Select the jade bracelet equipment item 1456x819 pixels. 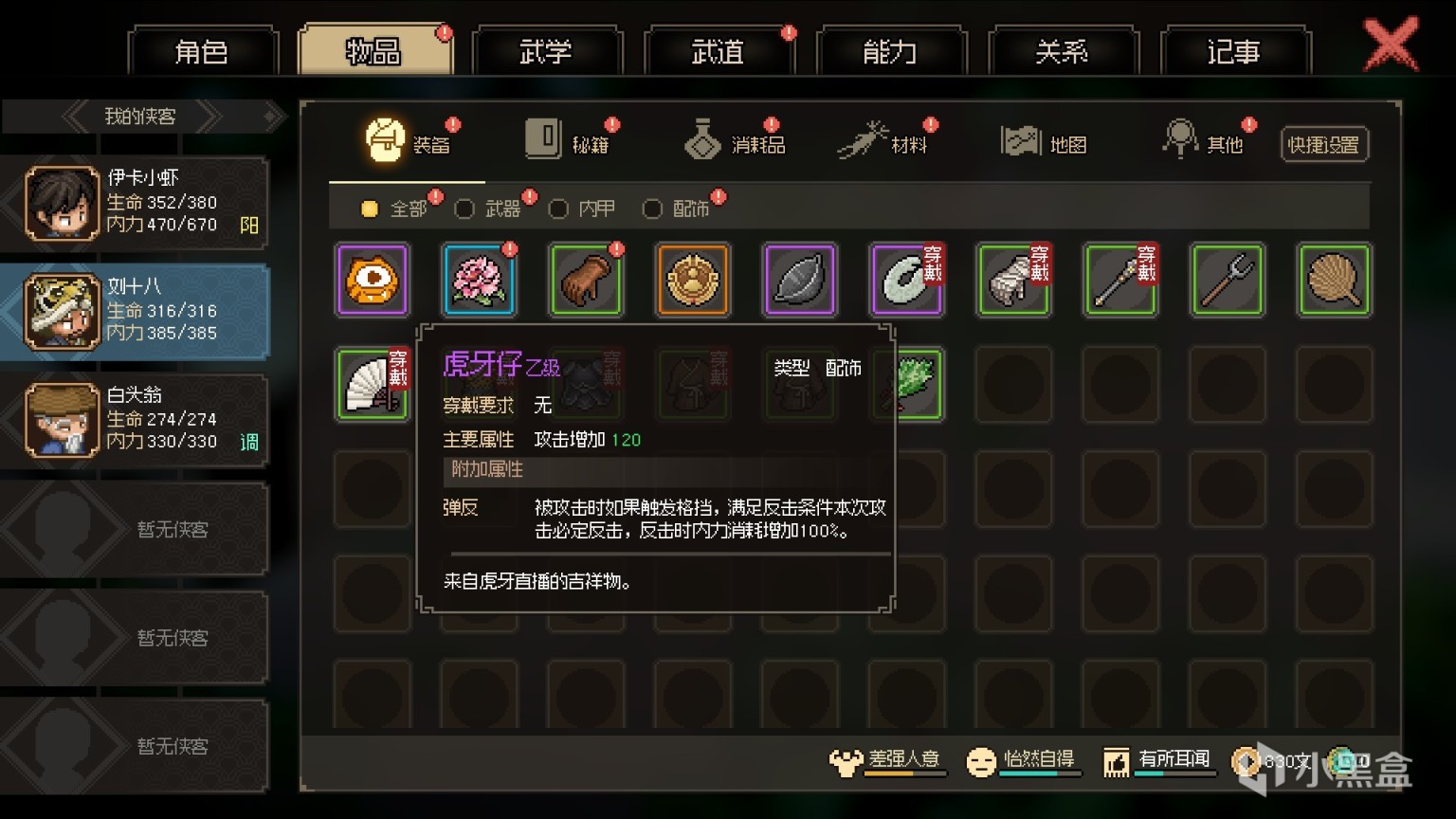[x=906, y=280]
